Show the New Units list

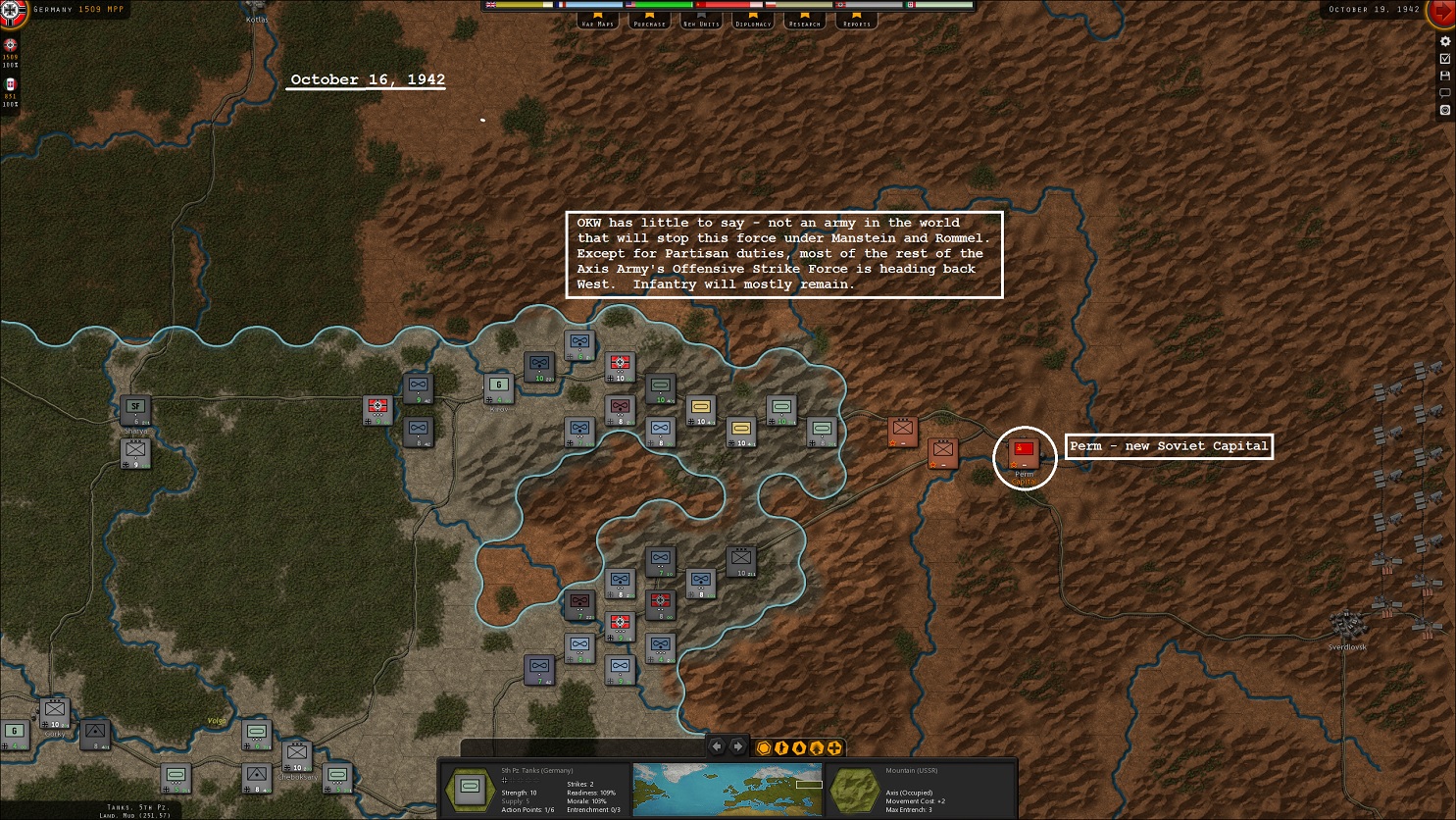point(701,20)
